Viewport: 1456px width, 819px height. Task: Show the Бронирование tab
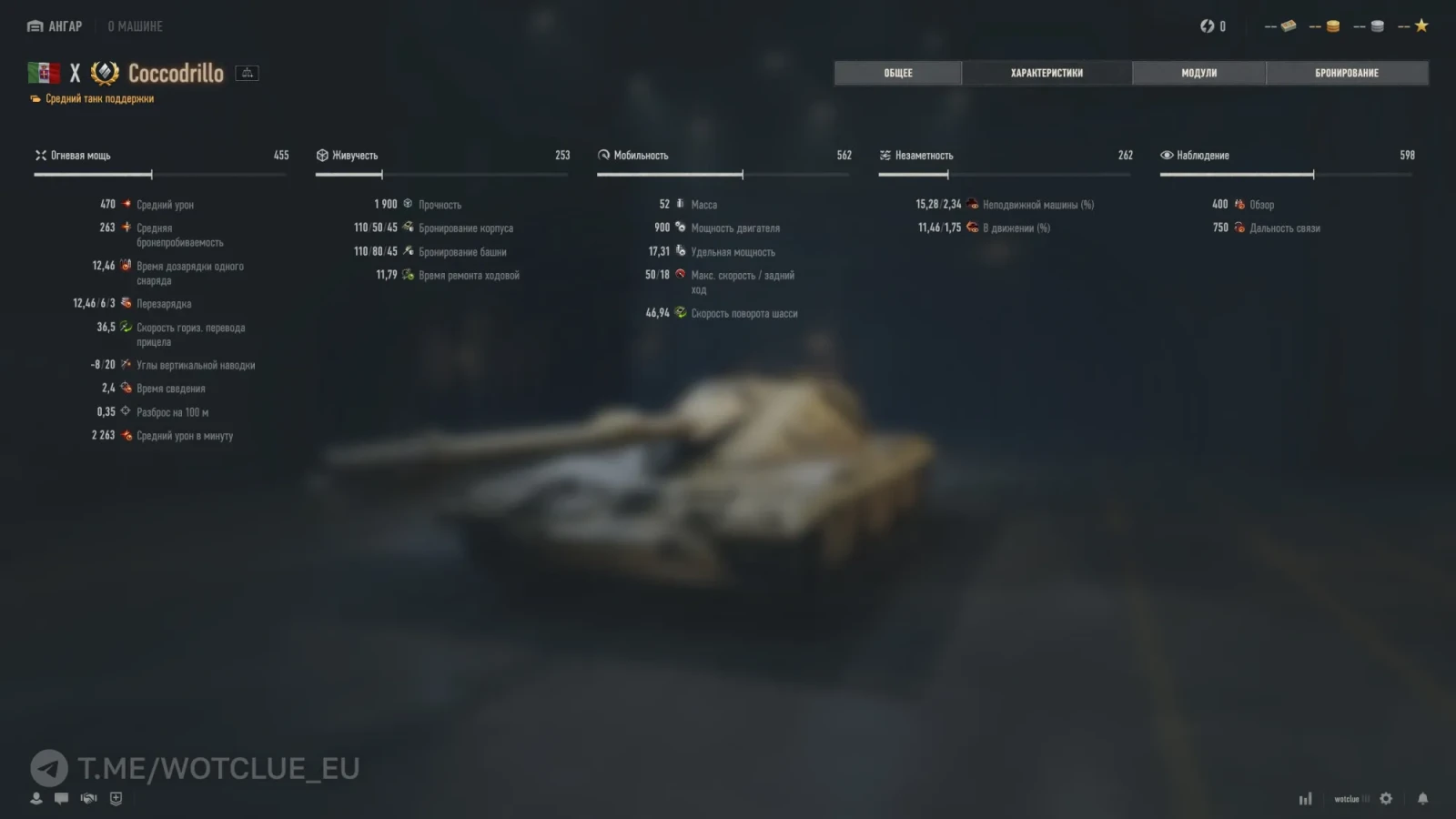click(1346, 73)
